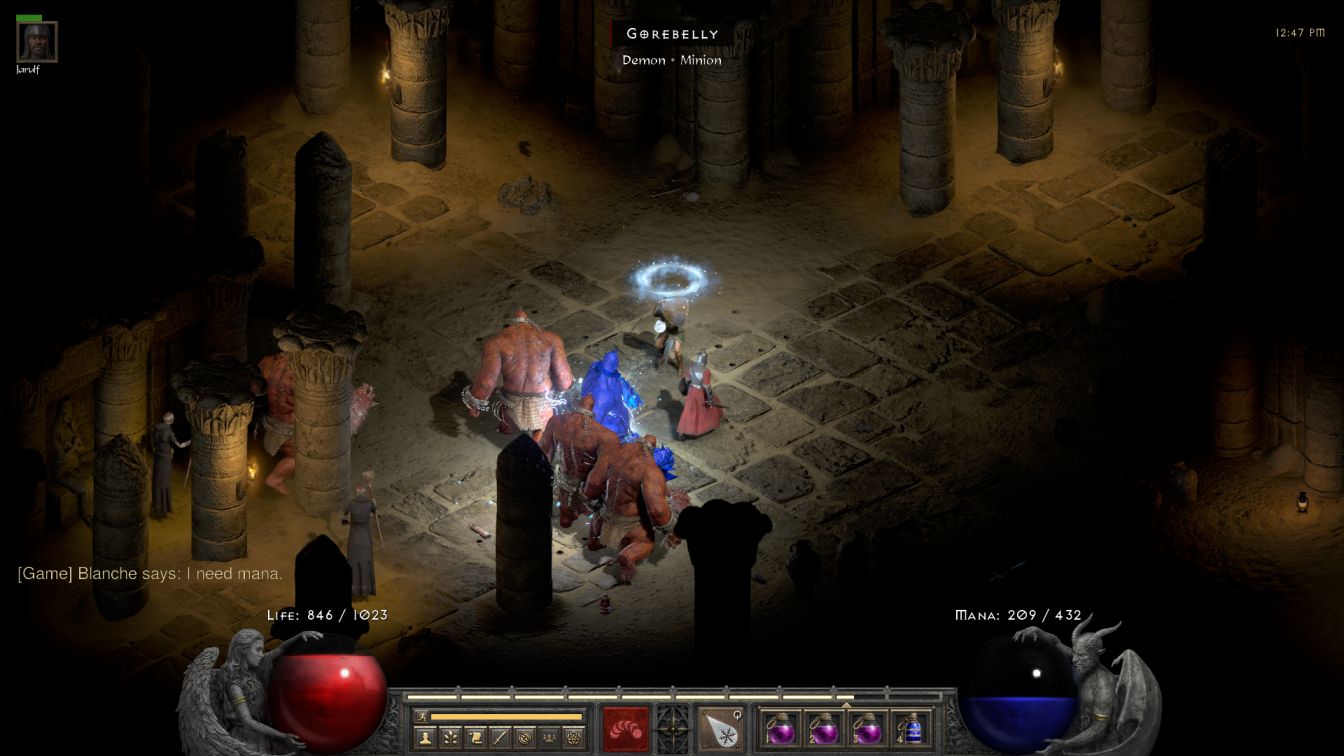The width and height of the screenshot is (1344, 756).
Task: Open the party panel icon with figures
Action: pos(548,738)
